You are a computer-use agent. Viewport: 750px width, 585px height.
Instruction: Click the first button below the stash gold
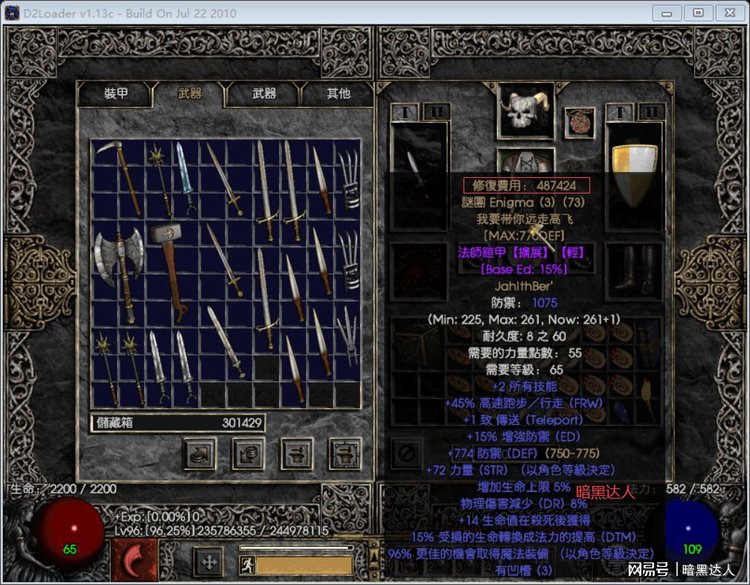tap(201, 452)
